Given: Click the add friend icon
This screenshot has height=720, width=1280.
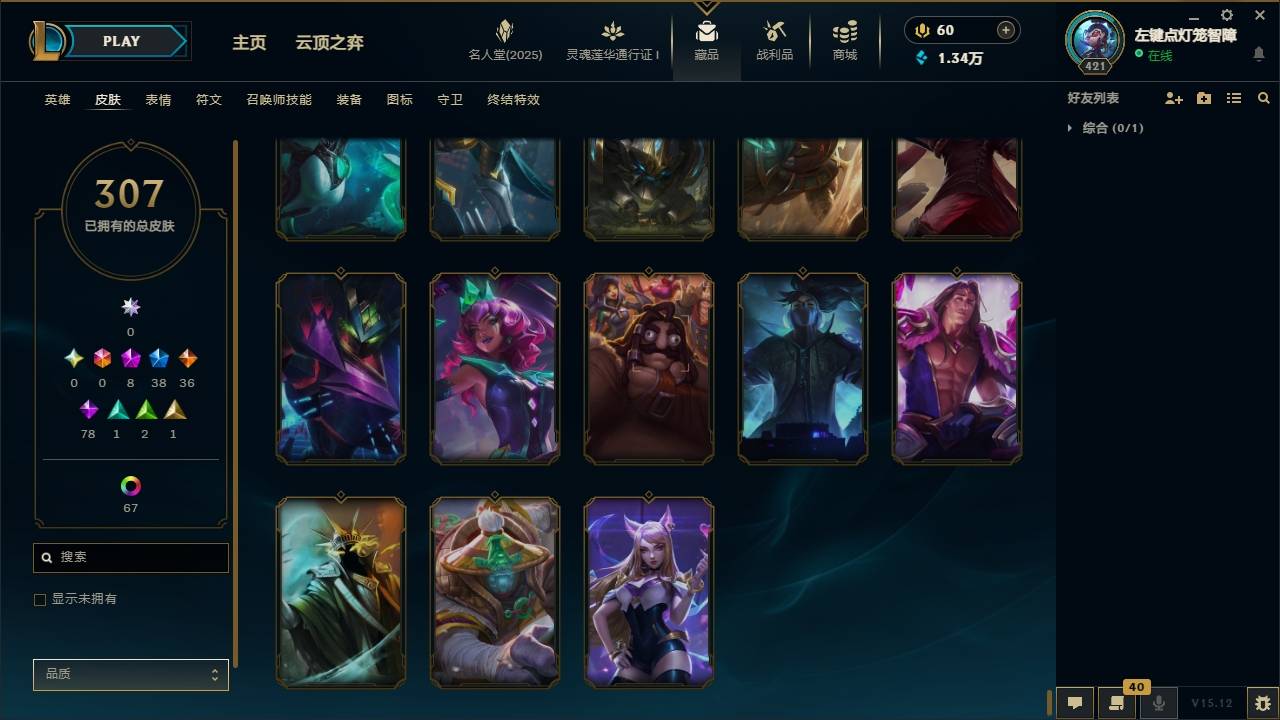Looking at the screenshot, I should [1172, 98].
